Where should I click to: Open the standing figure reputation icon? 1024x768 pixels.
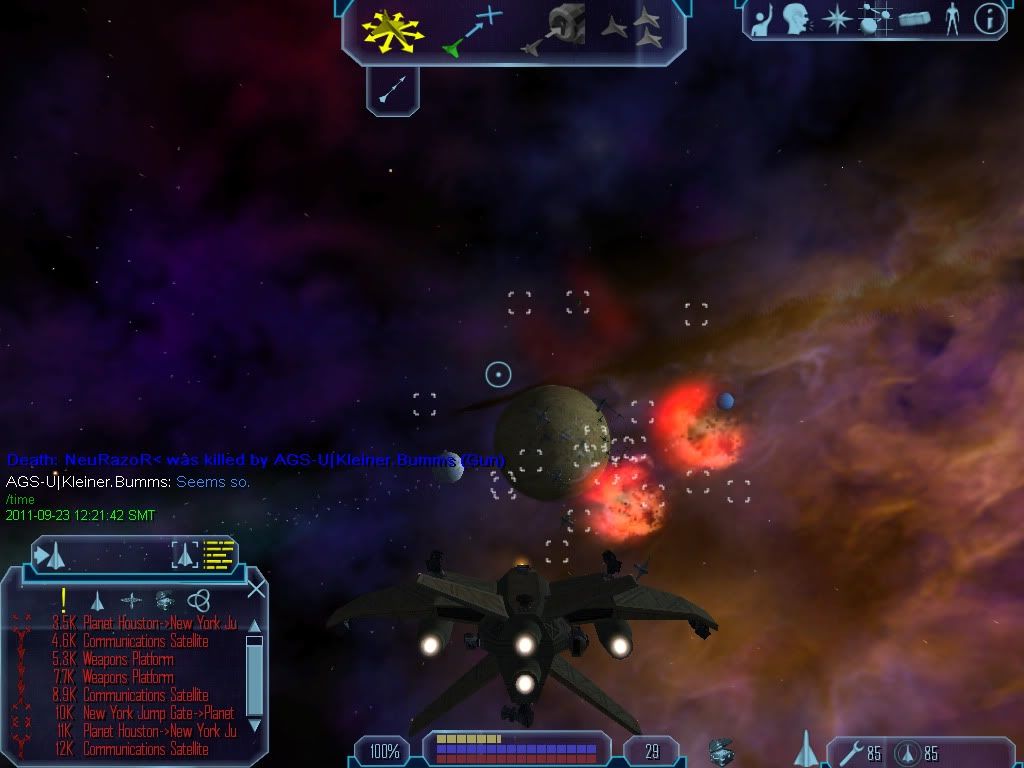coord(951,18)
